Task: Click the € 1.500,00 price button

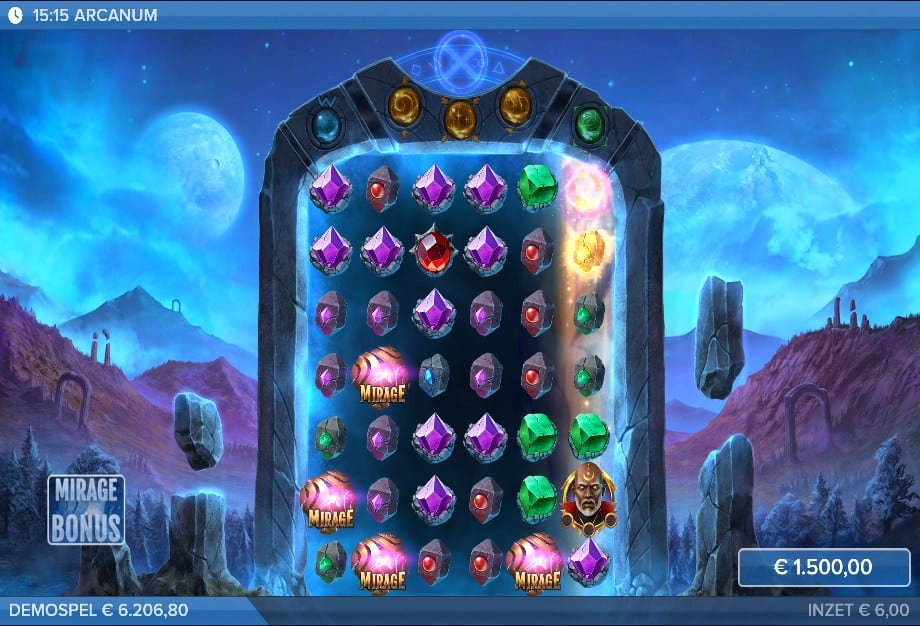Action: [823, 567]
